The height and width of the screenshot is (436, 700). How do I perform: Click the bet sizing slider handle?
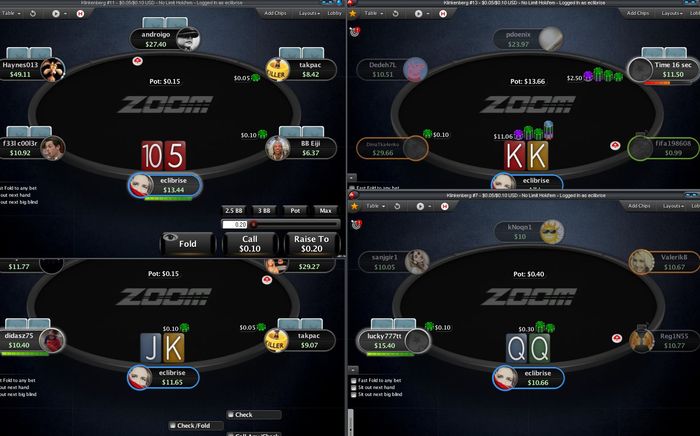[x=254, y=225]
